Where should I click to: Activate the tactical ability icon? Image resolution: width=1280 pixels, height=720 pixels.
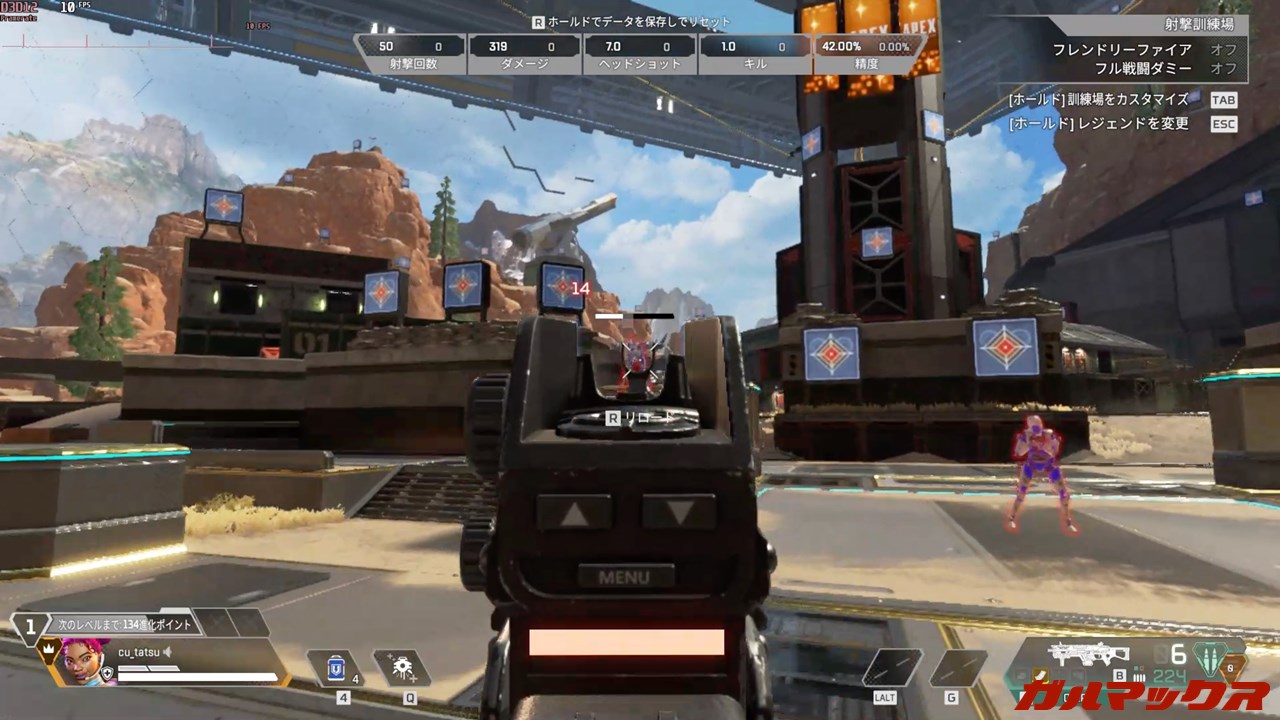(x=402, y=668)
